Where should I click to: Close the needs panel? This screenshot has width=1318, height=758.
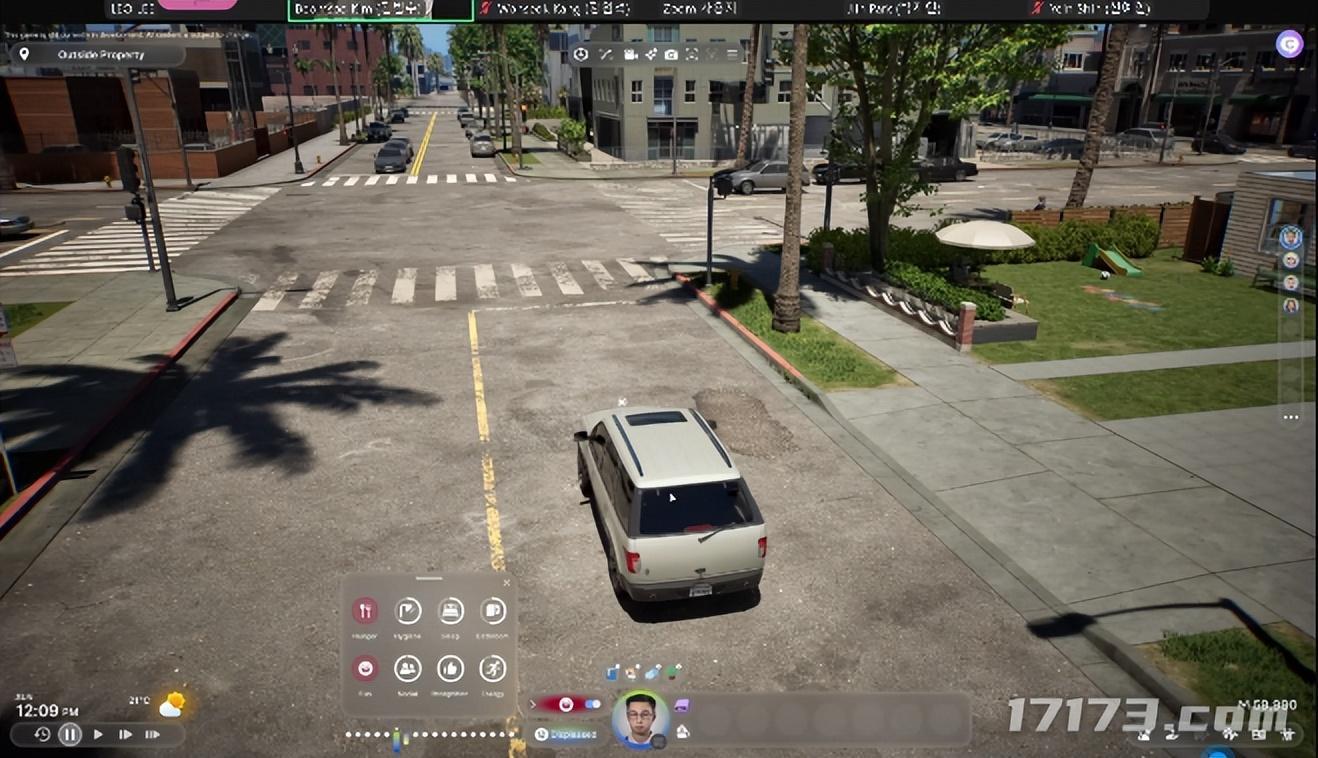pos(506,582)
